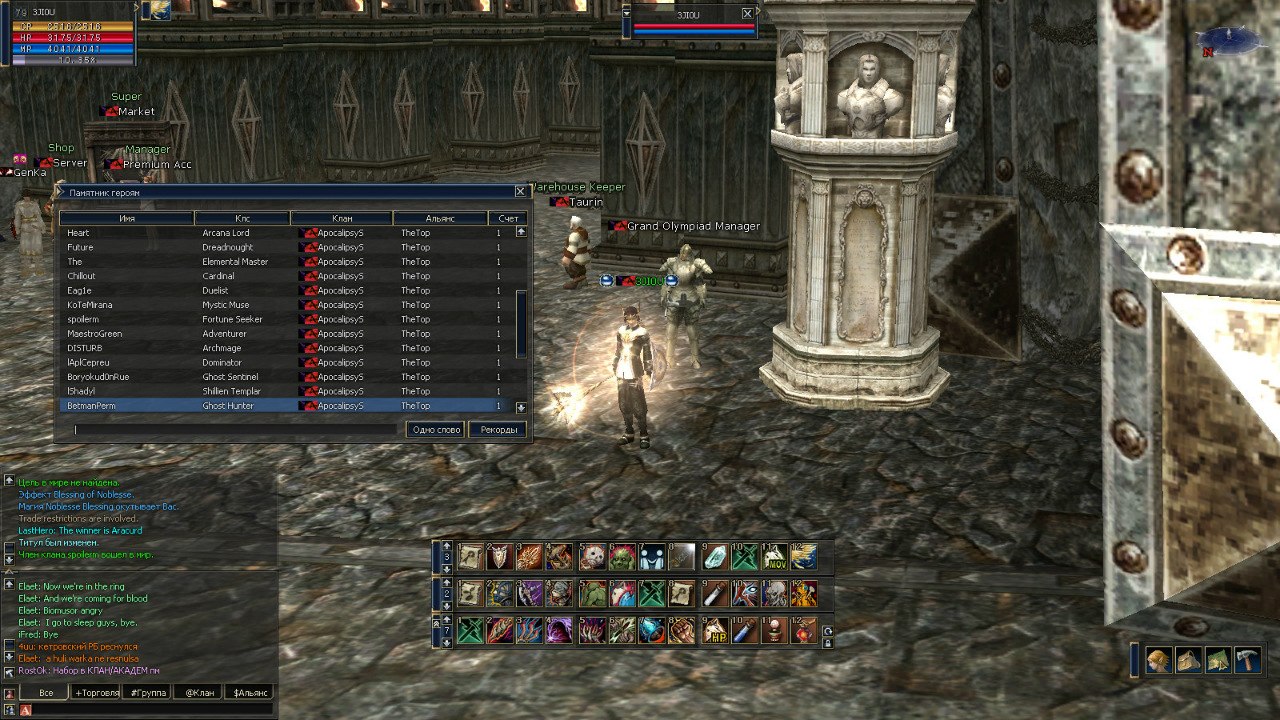Open character status via blonde head icon
The image size is (1280, 720).
(1158, 661)
